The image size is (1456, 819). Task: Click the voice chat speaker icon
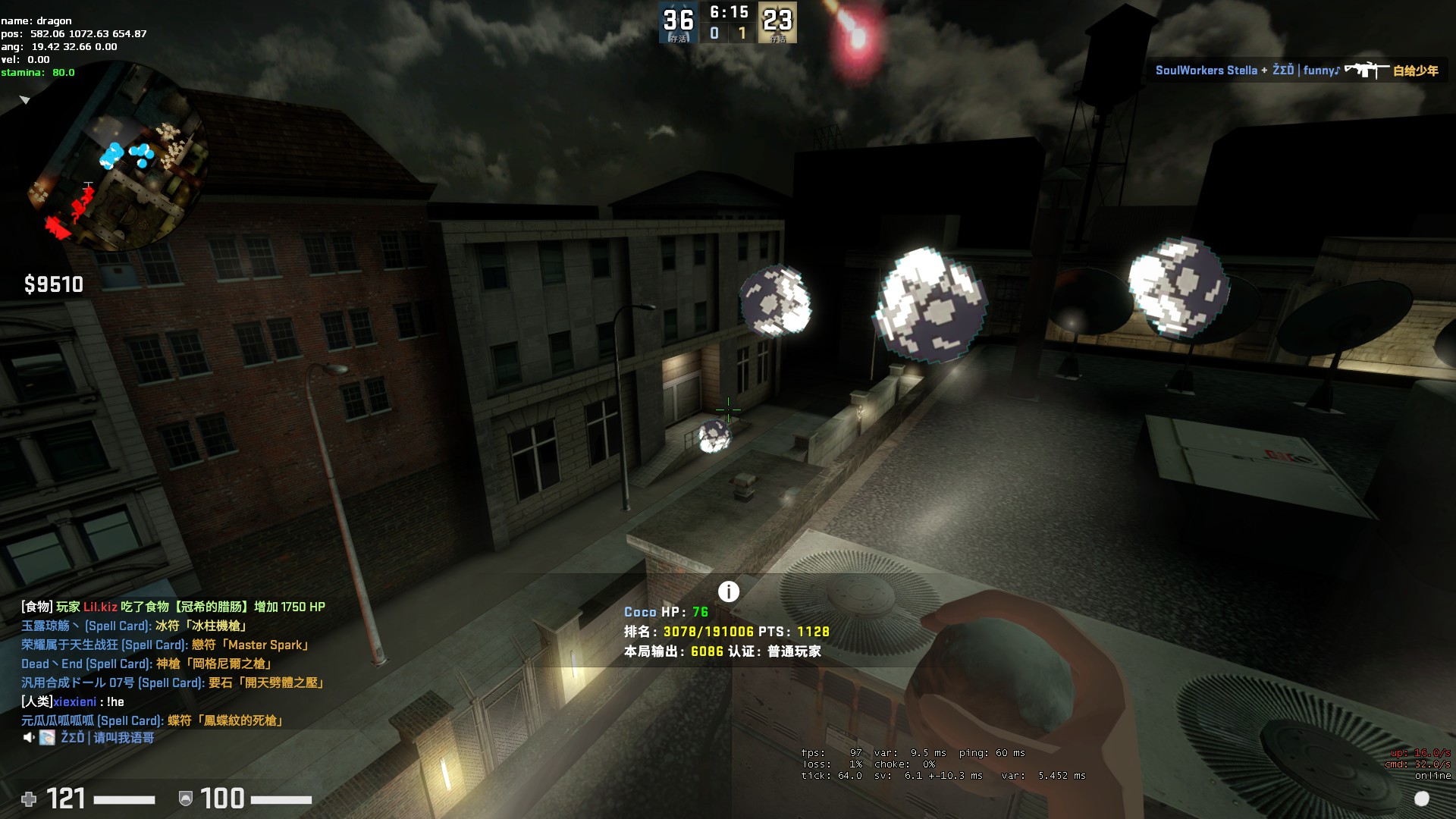pos(29,737)
